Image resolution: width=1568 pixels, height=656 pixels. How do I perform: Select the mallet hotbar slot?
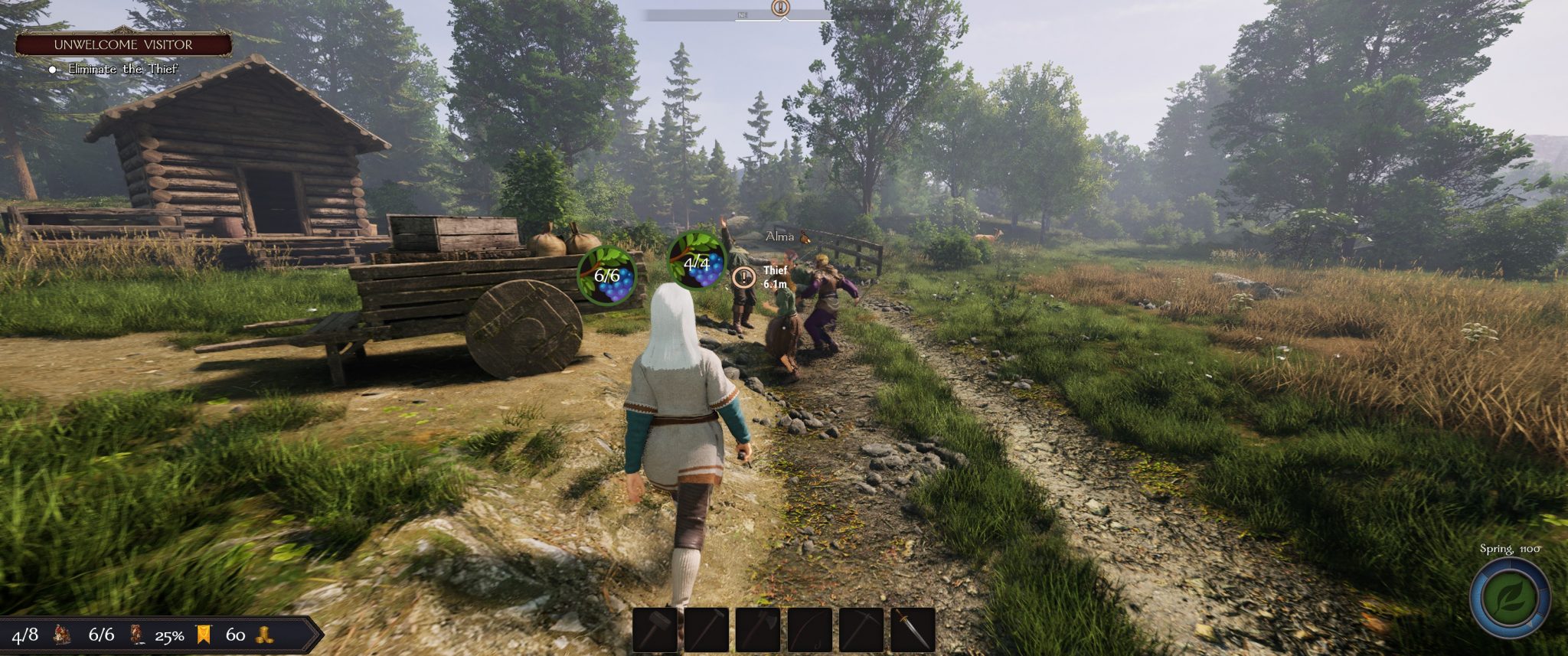[655, 629]
